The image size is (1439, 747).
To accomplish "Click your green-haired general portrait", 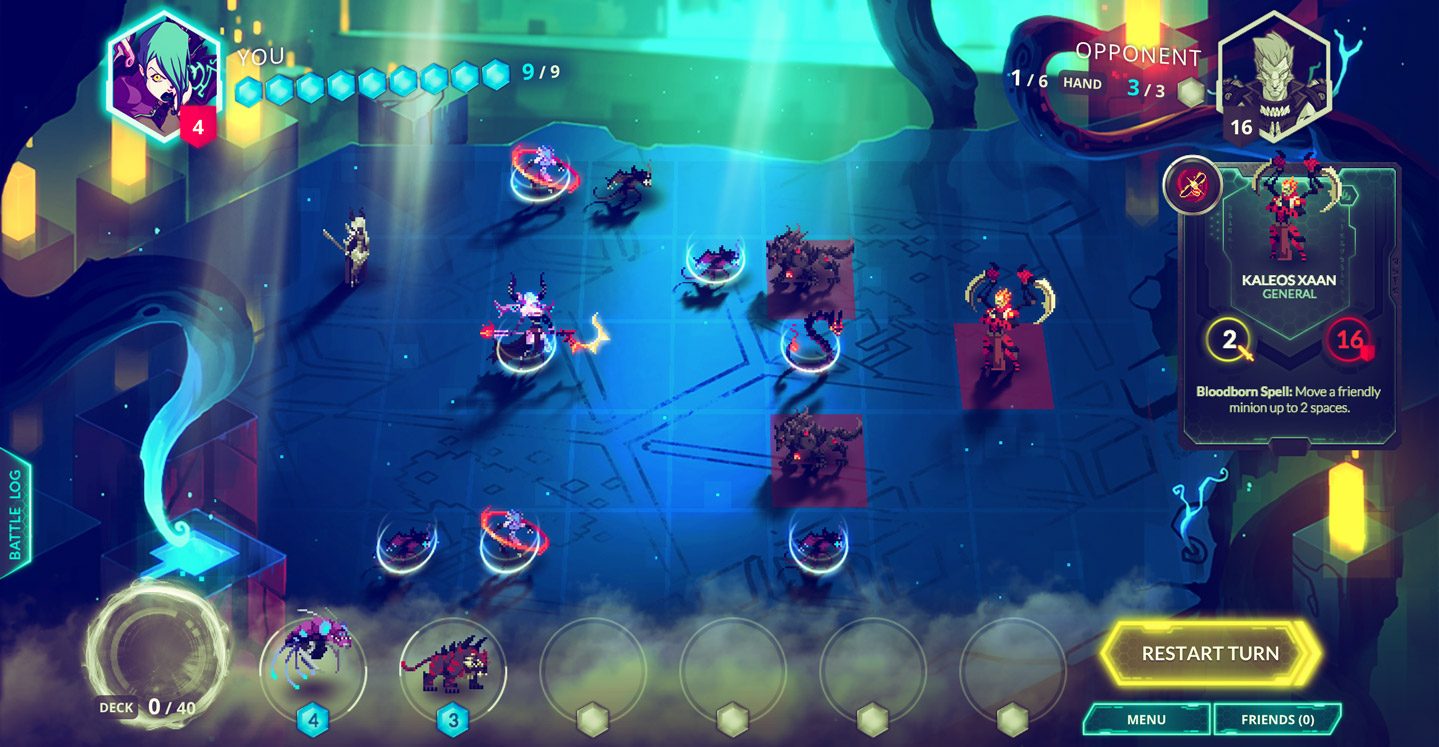I will tap(162, 79).
